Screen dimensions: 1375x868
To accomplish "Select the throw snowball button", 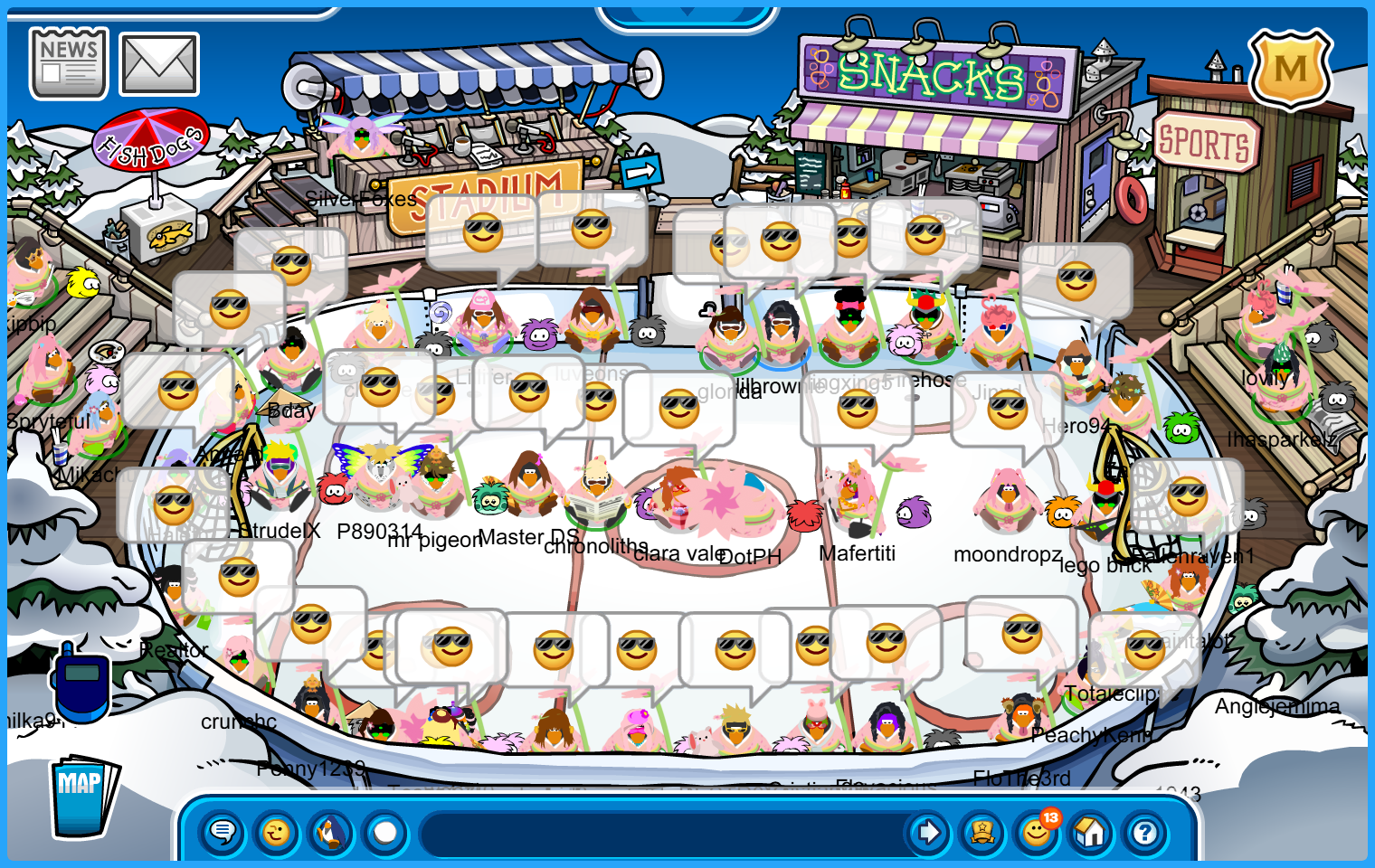I will (x=385, y=832).
